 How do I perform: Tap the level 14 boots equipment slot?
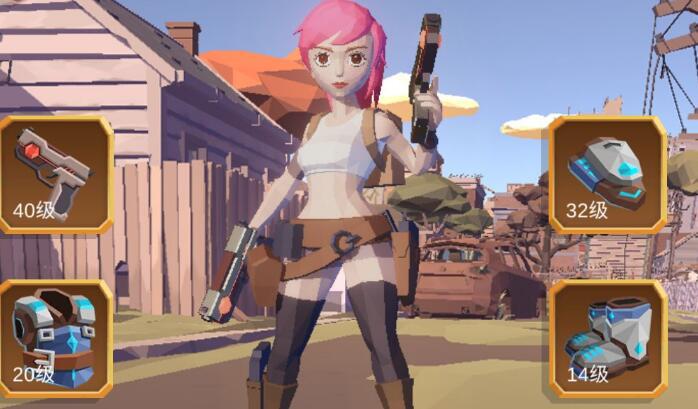(608, 338)
